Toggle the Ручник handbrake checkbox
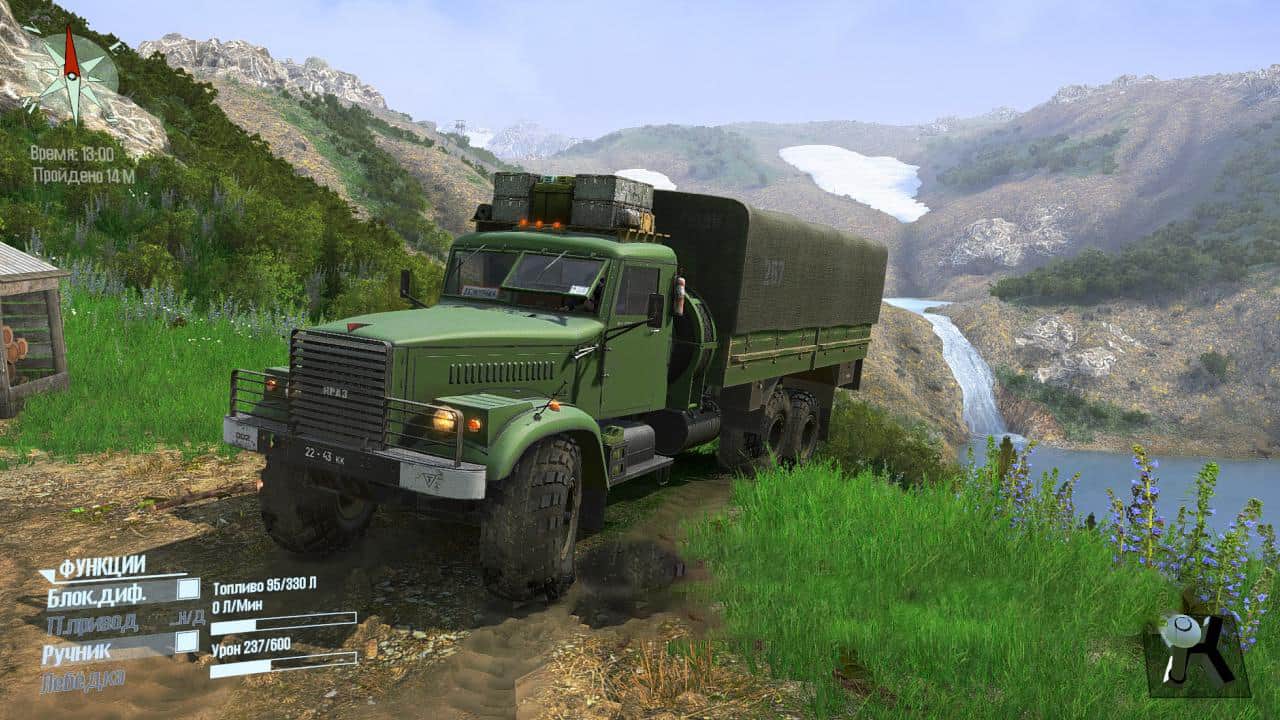Viewport: 1280px width, 720px height. click(186, 642)
